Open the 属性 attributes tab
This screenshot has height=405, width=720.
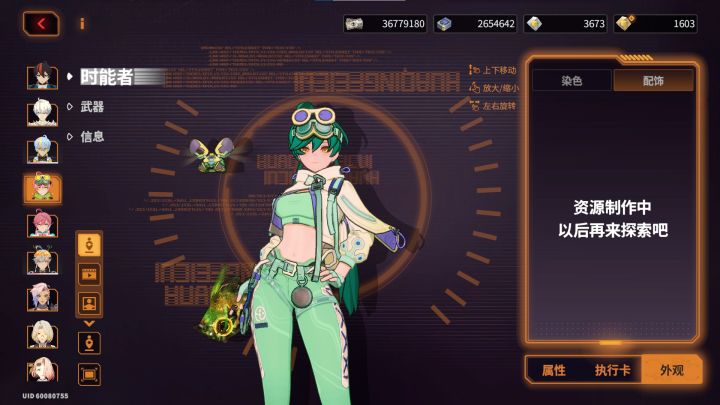point(553,370)
